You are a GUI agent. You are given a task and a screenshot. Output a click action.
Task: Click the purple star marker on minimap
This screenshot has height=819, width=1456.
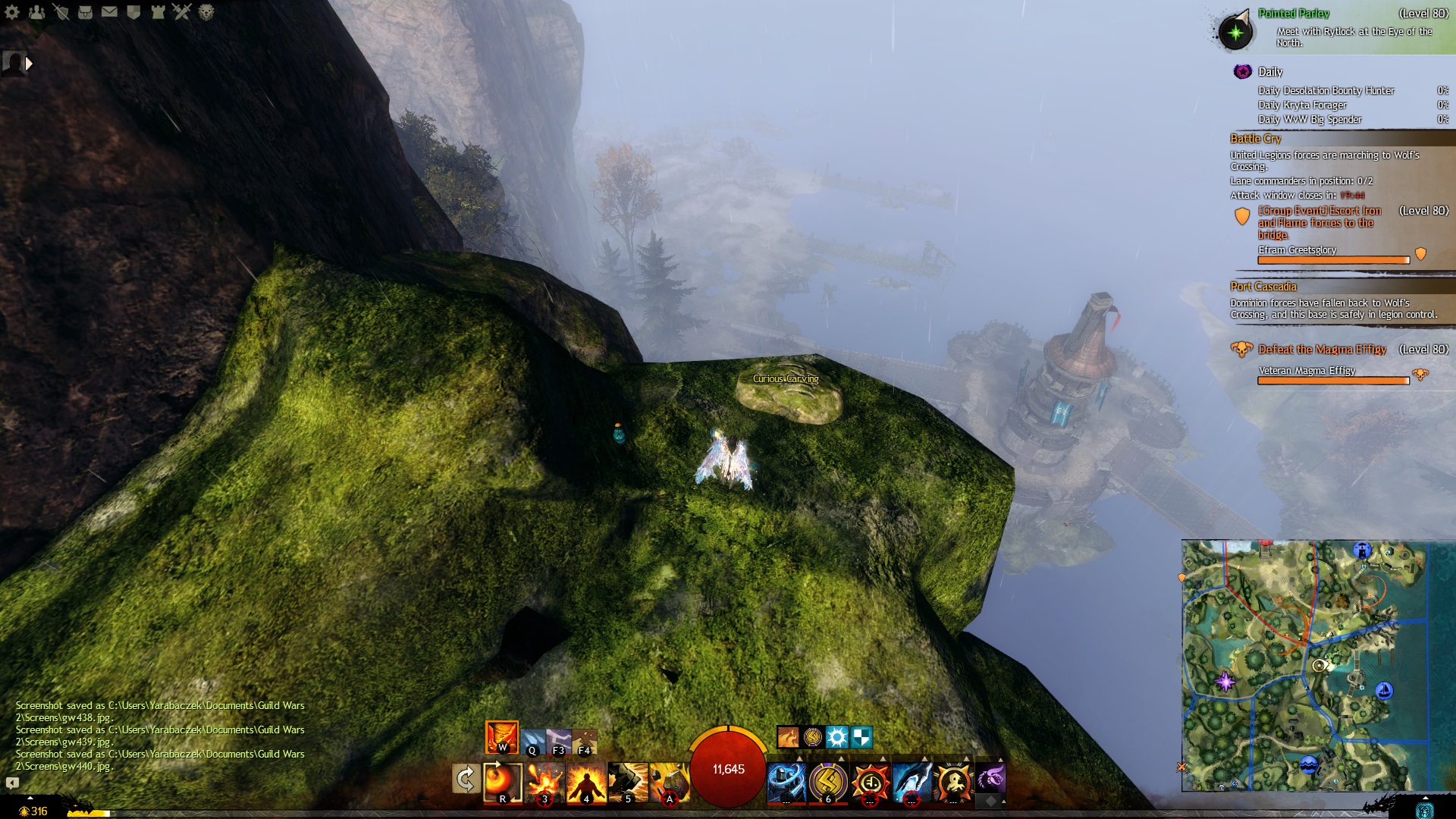tap(1225, 680)
